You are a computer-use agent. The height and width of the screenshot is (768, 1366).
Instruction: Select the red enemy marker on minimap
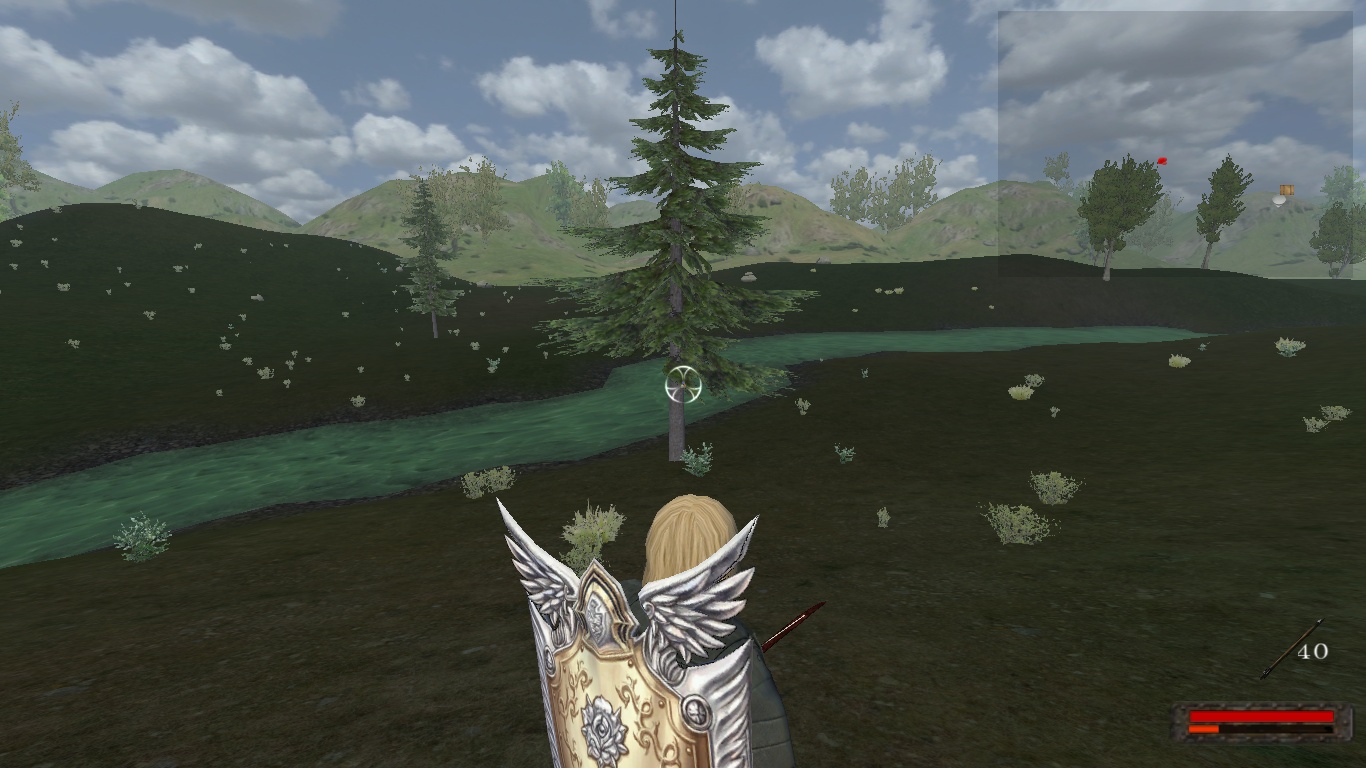[1161, 160]
